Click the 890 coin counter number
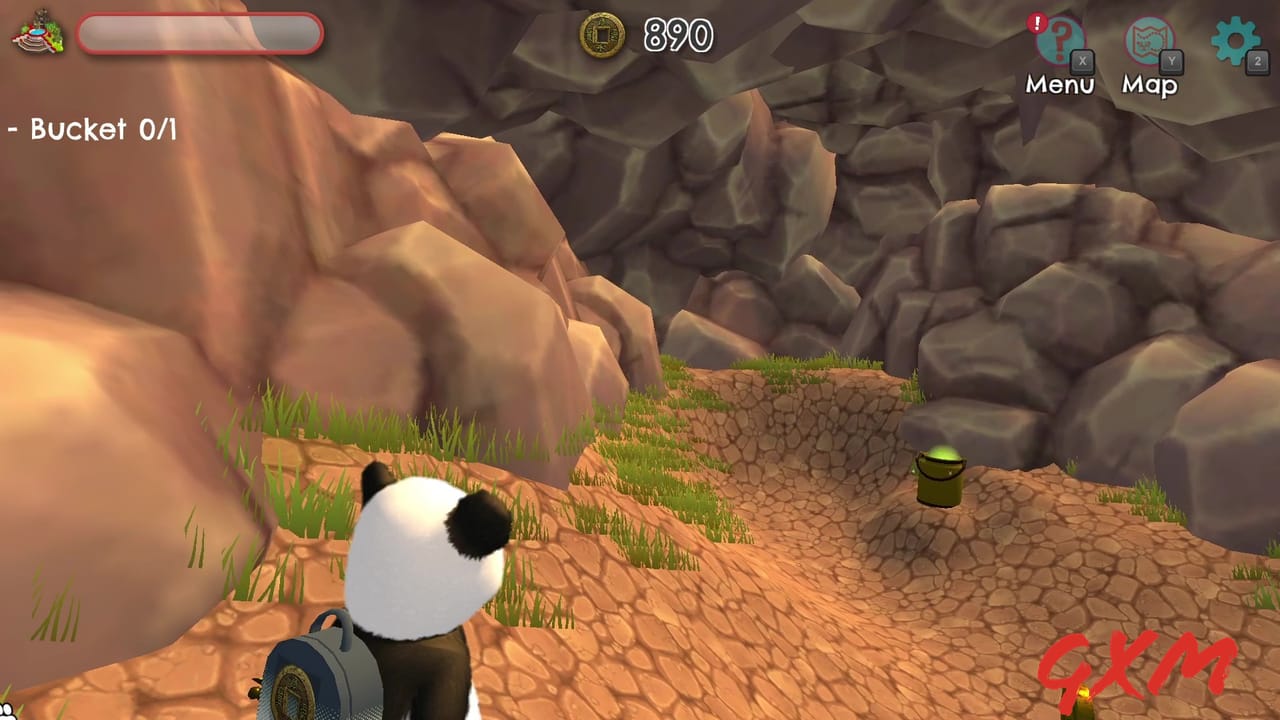 [x=676, y=36]
